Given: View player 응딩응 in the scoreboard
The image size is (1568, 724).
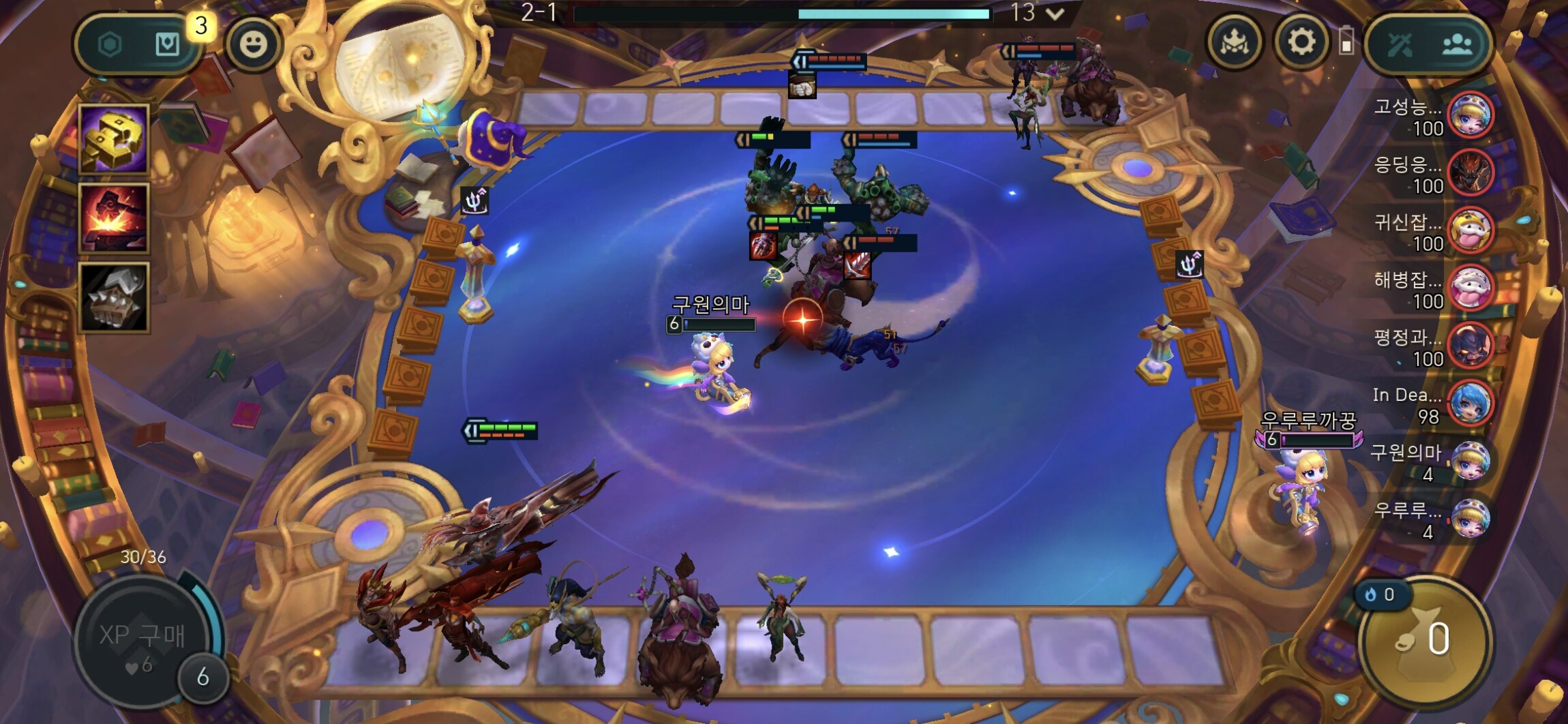Looking at the screenshot, I should click(1470, 173).
